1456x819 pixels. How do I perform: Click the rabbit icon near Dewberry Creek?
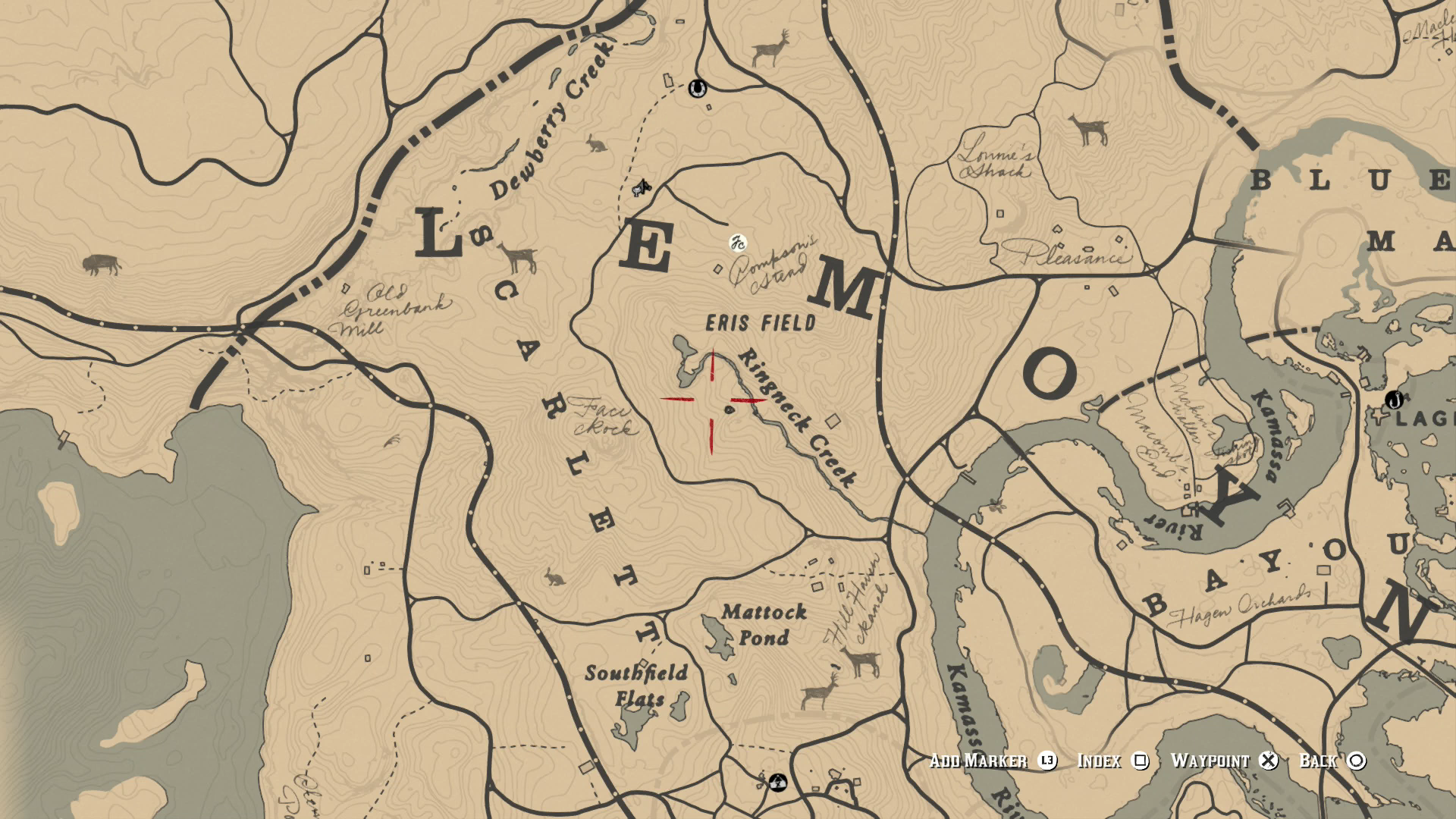(x=596, y=144)
